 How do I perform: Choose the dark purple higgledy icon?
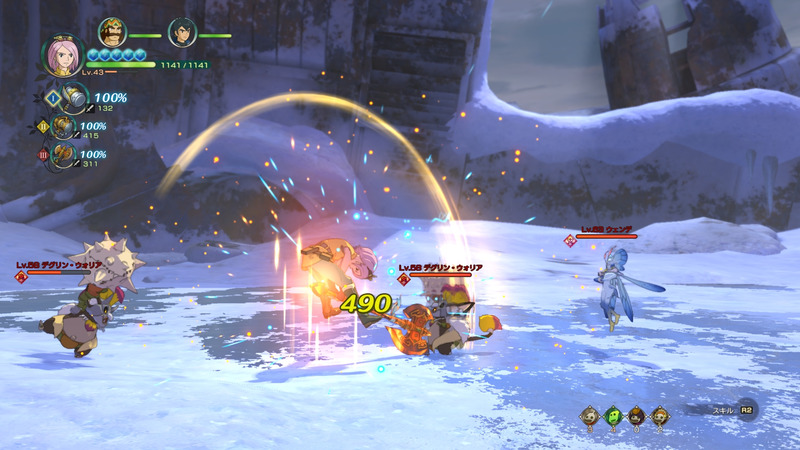636,415
